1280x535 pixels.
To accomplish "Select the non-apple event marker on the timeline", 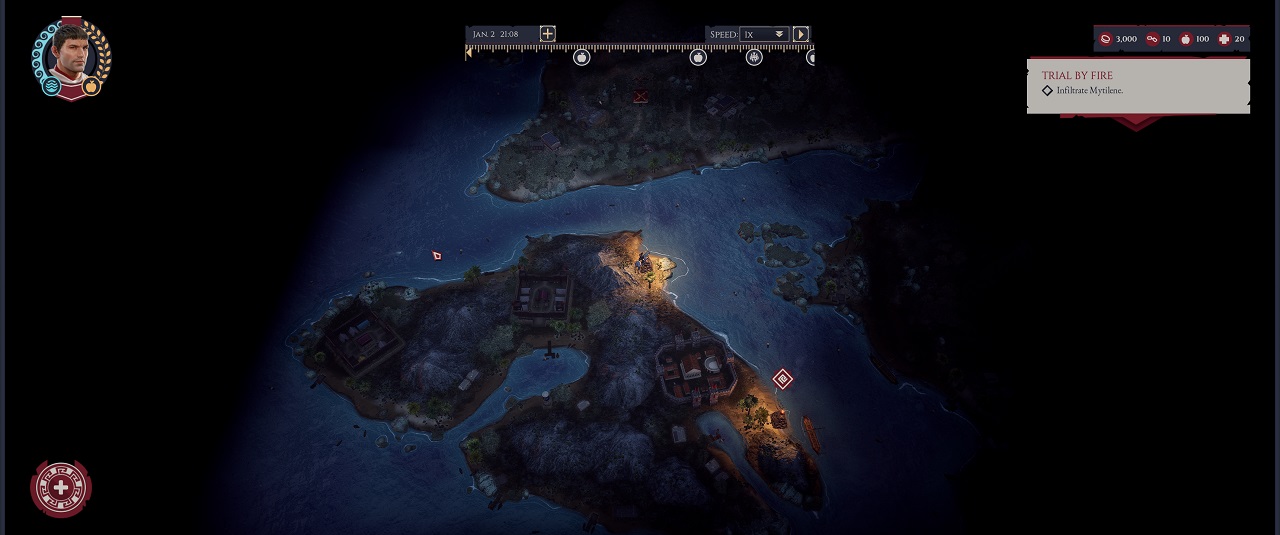I will (x=754, y=58).
